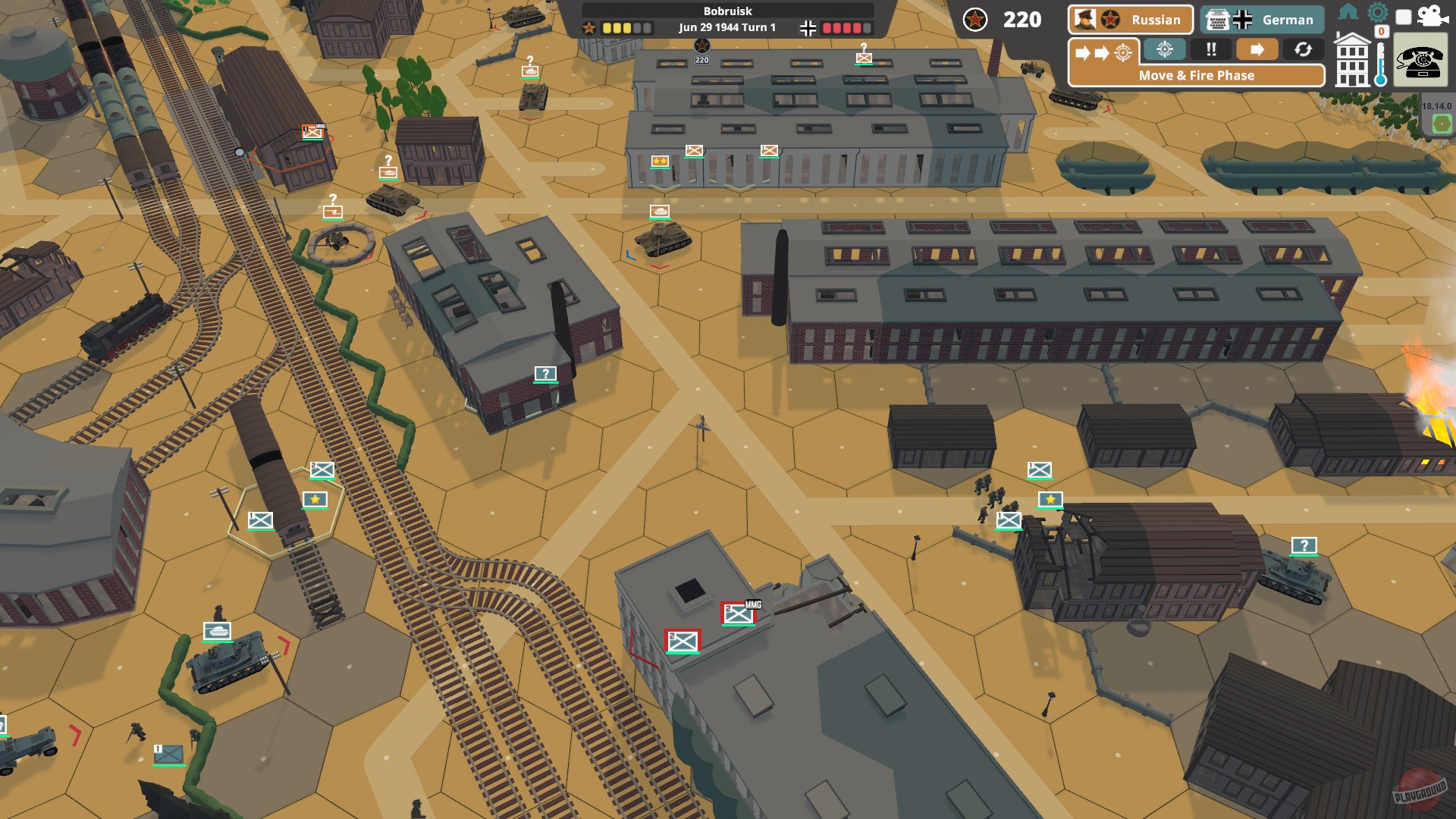Click the thermometer indicator icon

(1381, 64)
